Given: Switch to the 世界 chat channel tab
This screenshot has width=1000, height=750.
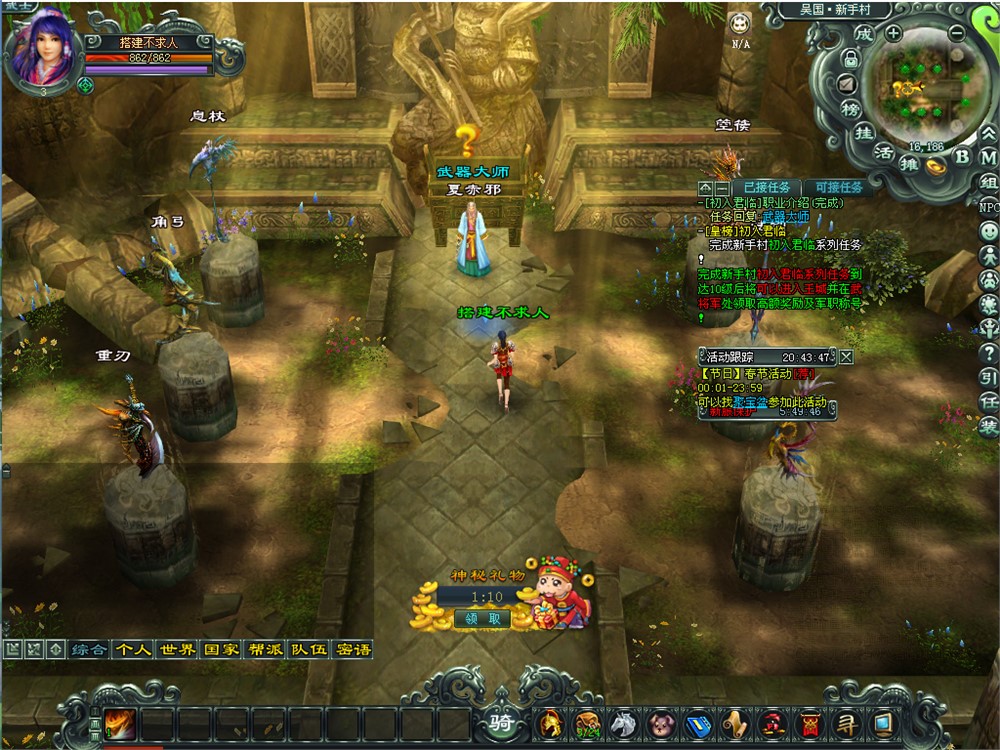Looking at the screenshot, I should [177, 649].
